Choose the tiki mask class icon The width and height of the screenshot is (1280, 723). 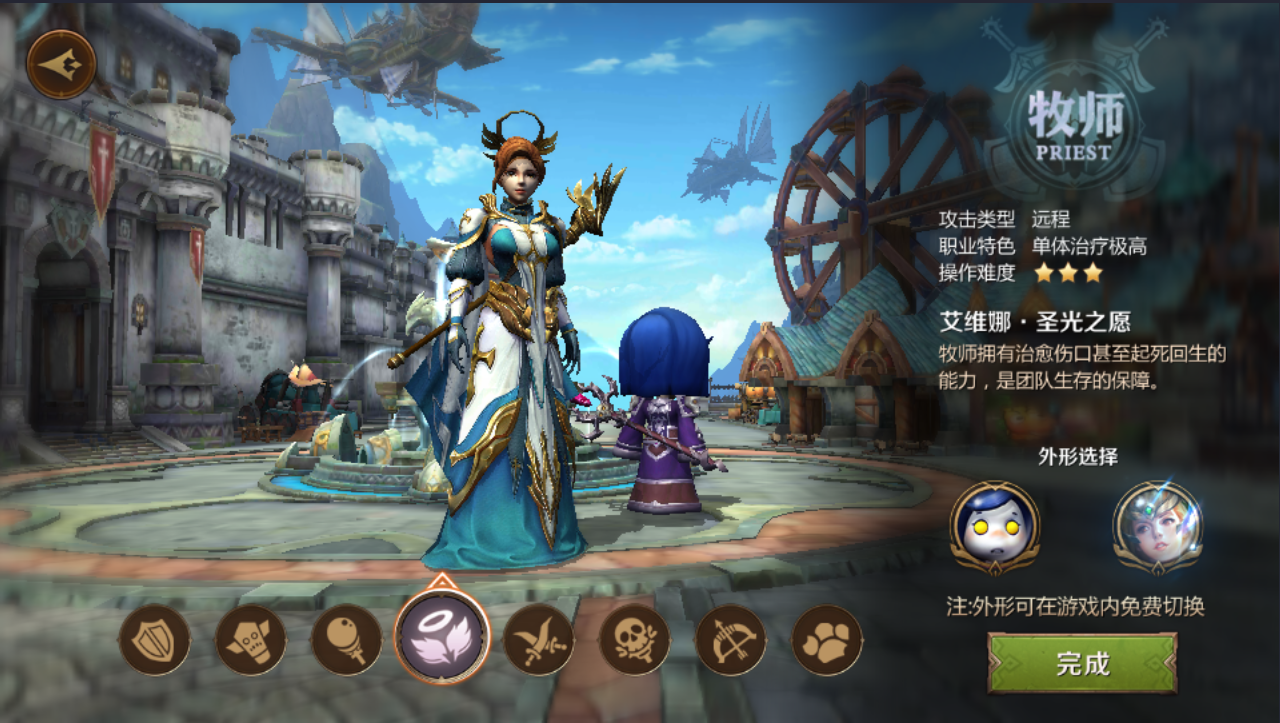(250, 640)
